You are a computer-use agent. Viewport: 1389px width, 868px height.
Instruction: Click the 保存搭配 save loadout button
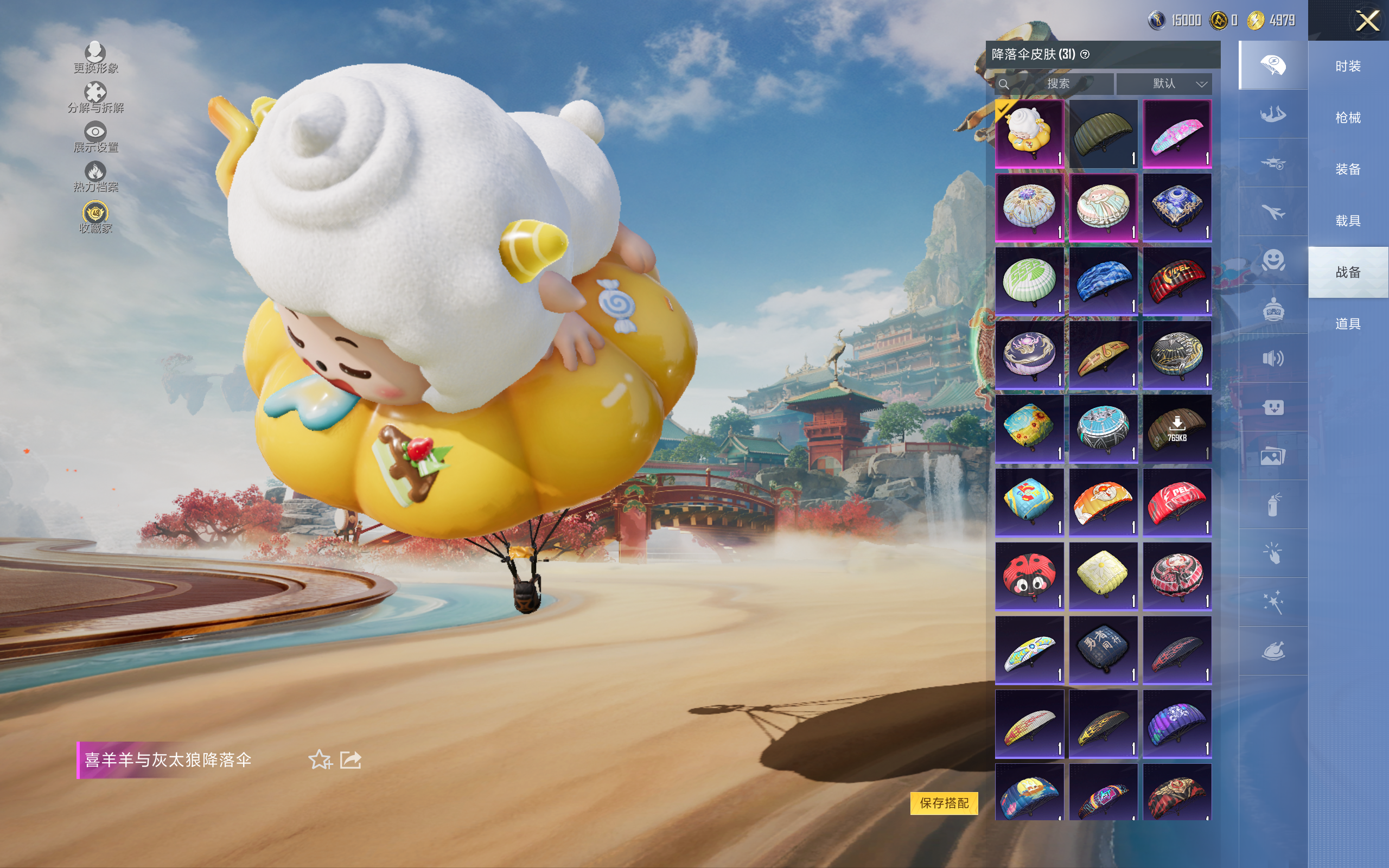(x=944, y=802)
